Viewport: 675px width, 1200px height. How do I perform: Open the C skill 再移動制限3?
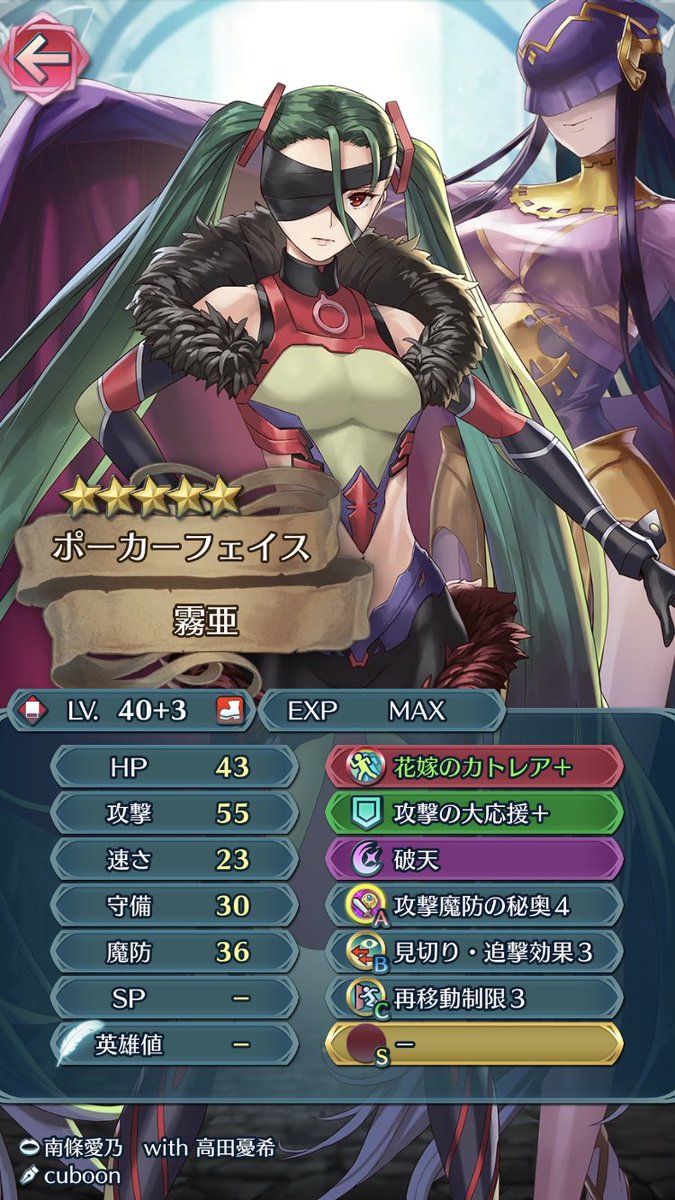(x=475, y=997)
